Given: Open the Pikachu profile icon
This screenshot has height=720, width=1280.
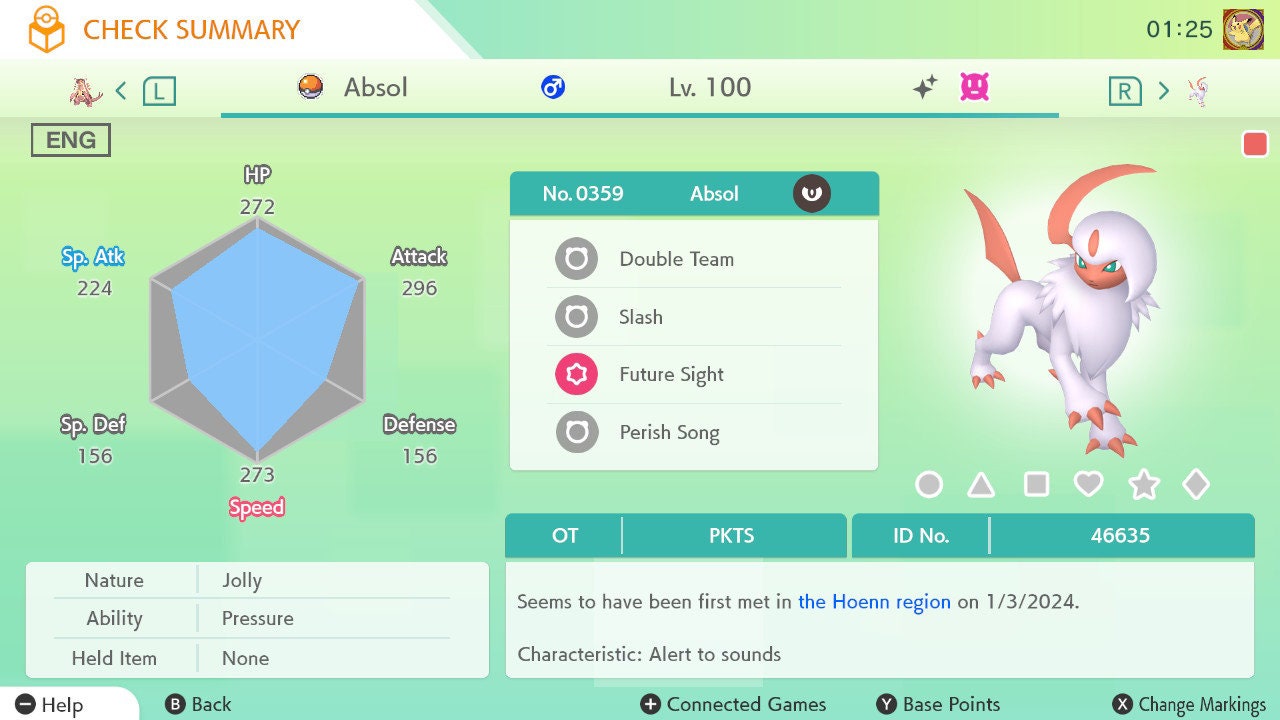Looking at the screenshot, I should click(1243, 30).
